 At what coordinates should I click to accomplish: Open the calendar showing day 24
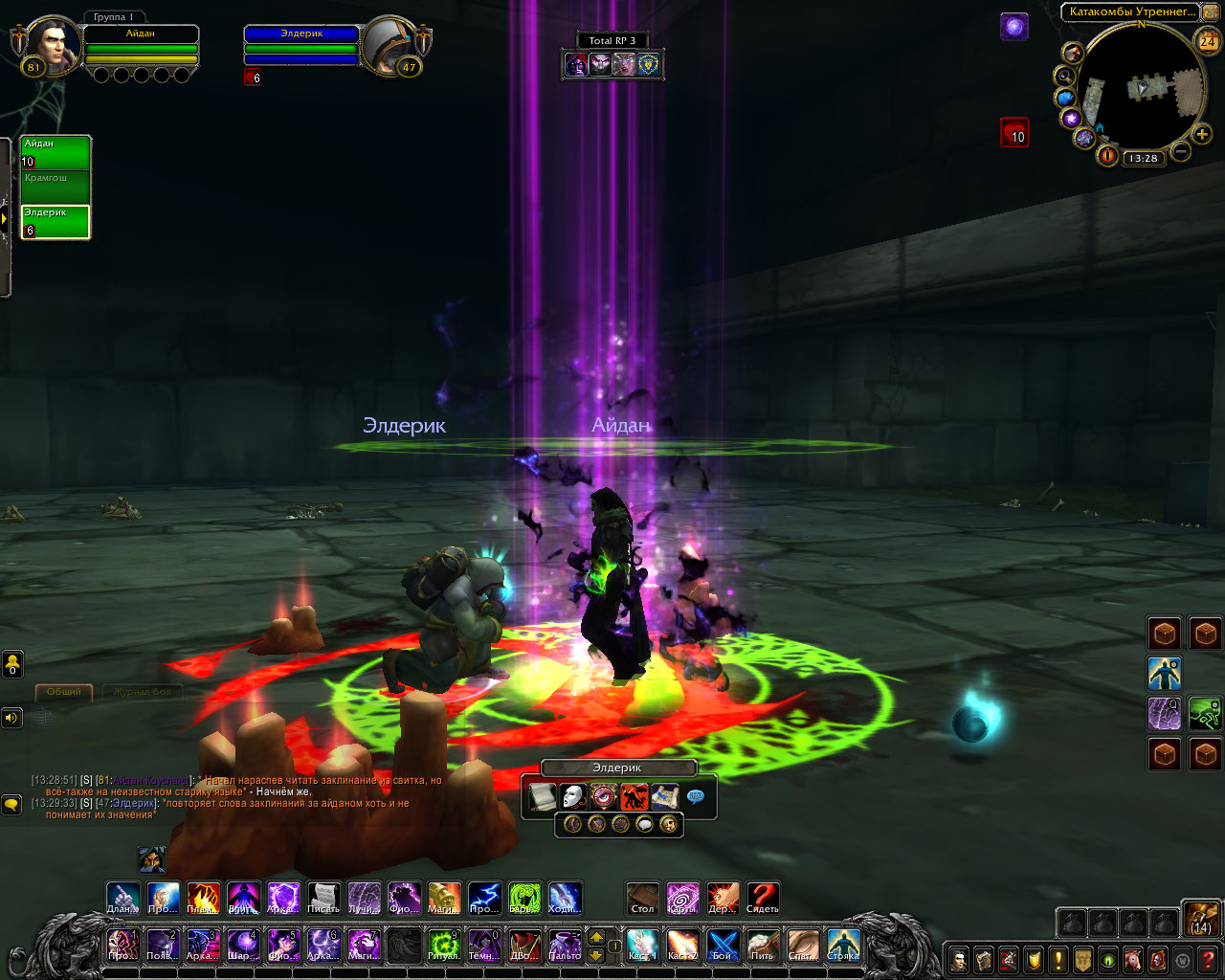[1208, 41]
